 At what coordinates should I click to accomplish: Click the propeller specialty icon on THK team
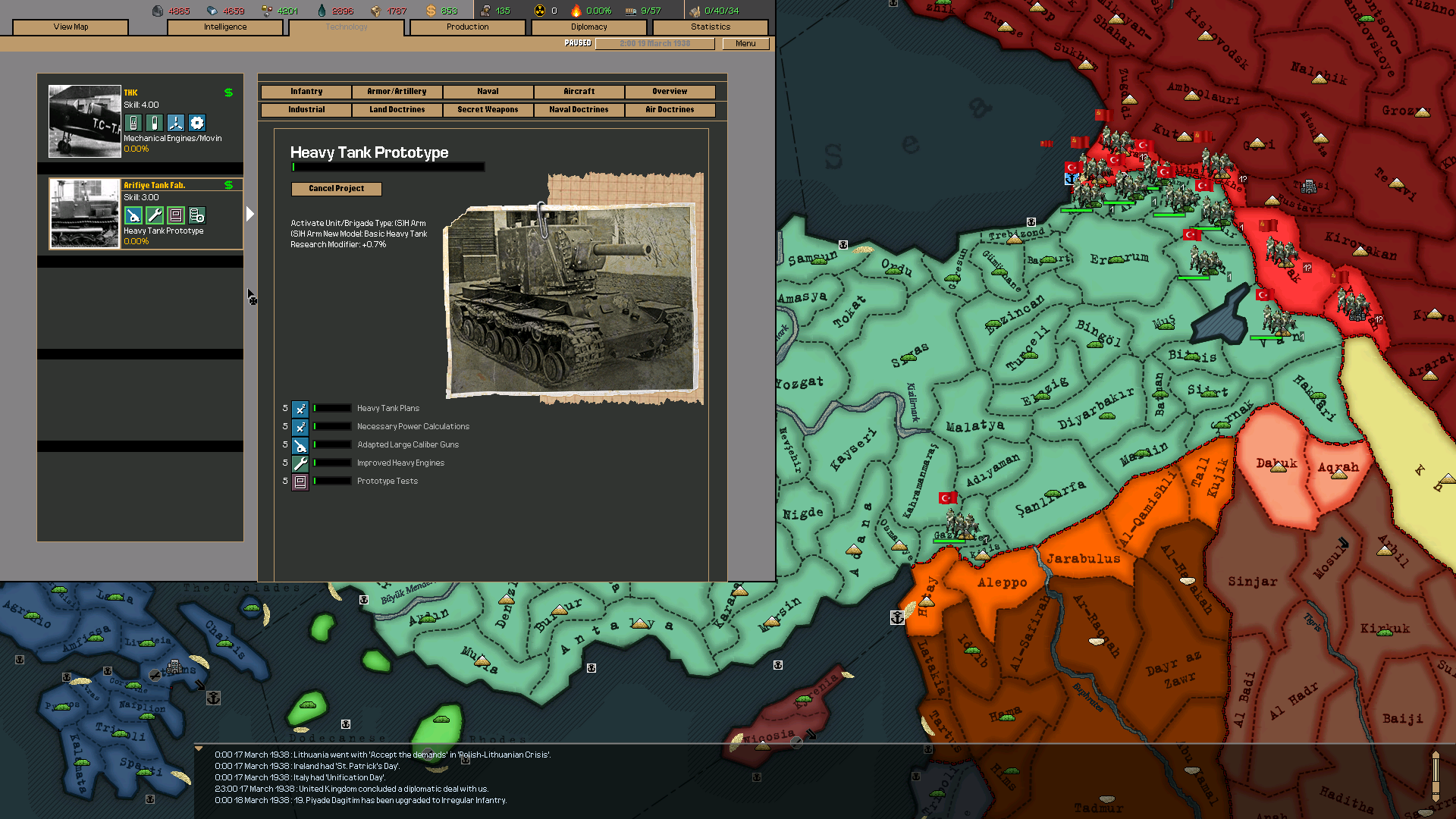coord(175,122)
